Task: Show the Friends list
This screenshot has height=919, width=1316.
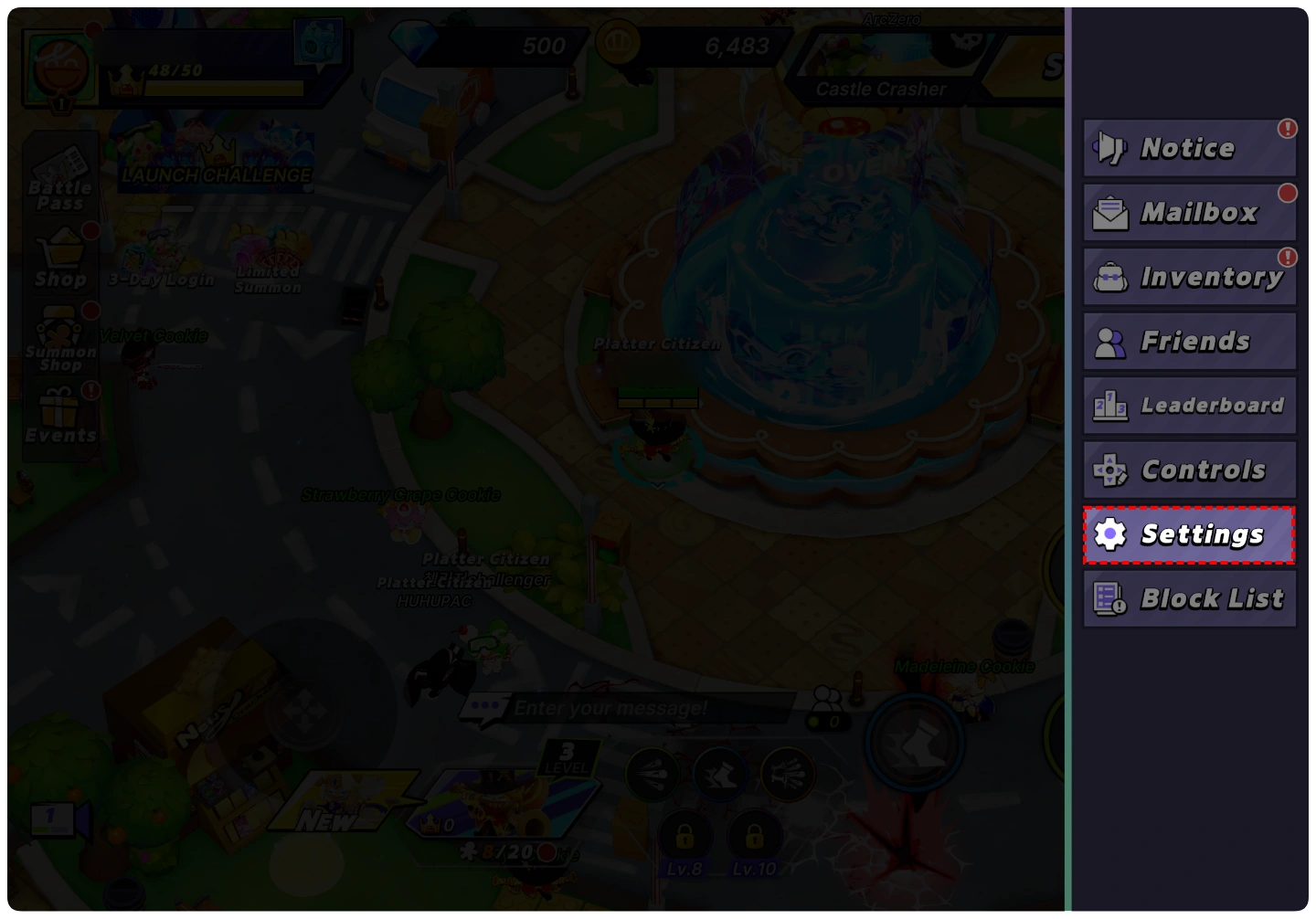Action: 1189,342
